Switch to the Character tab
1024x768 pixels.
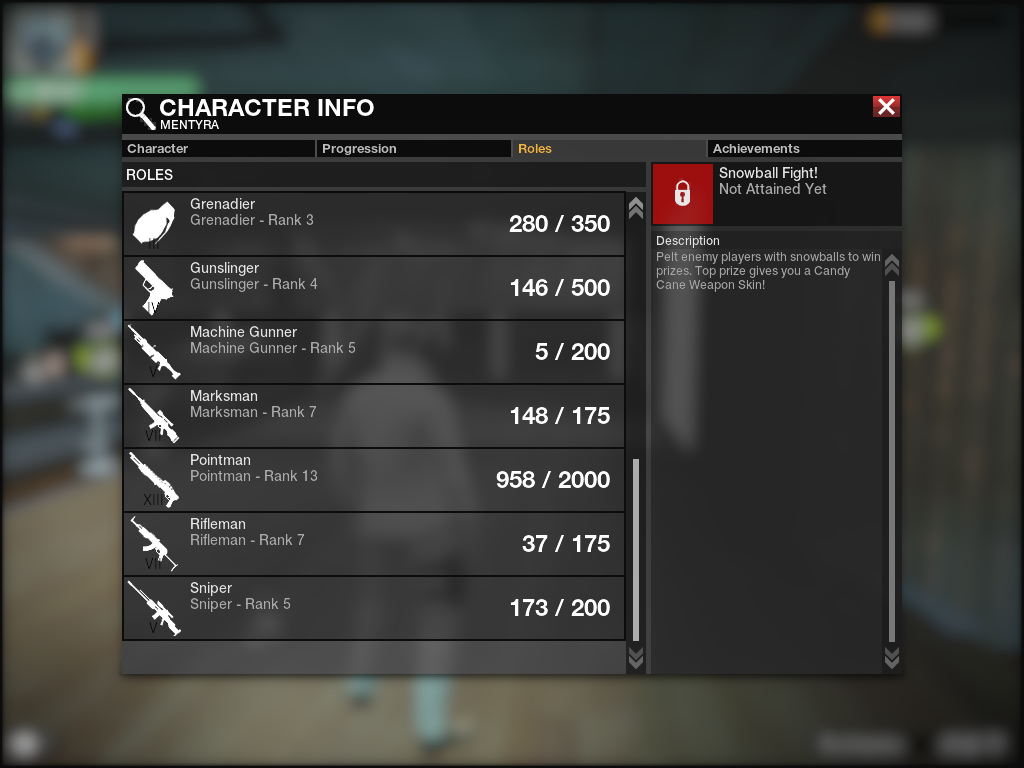tap(218, 149)
